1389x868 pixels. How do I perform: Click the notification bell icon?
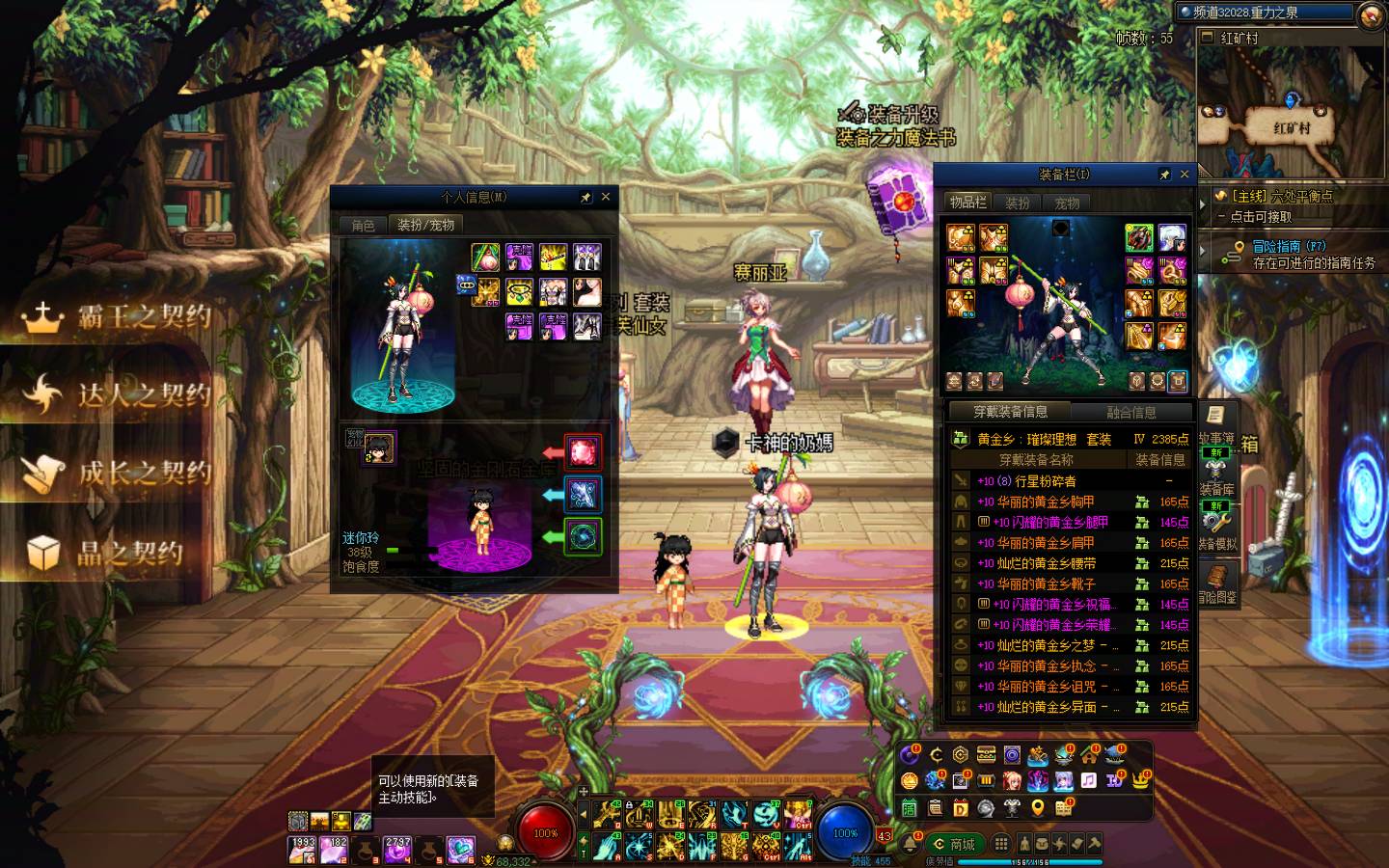coord(911,844)
